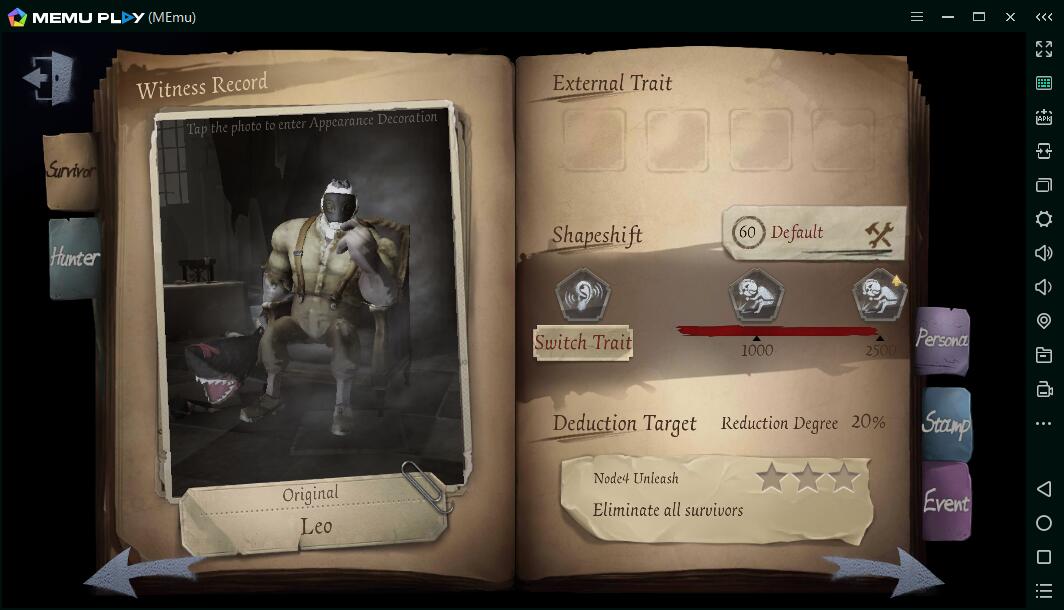Click the Switch Trait button
Screen dimensions: 1064x610
tap(583, 343)
